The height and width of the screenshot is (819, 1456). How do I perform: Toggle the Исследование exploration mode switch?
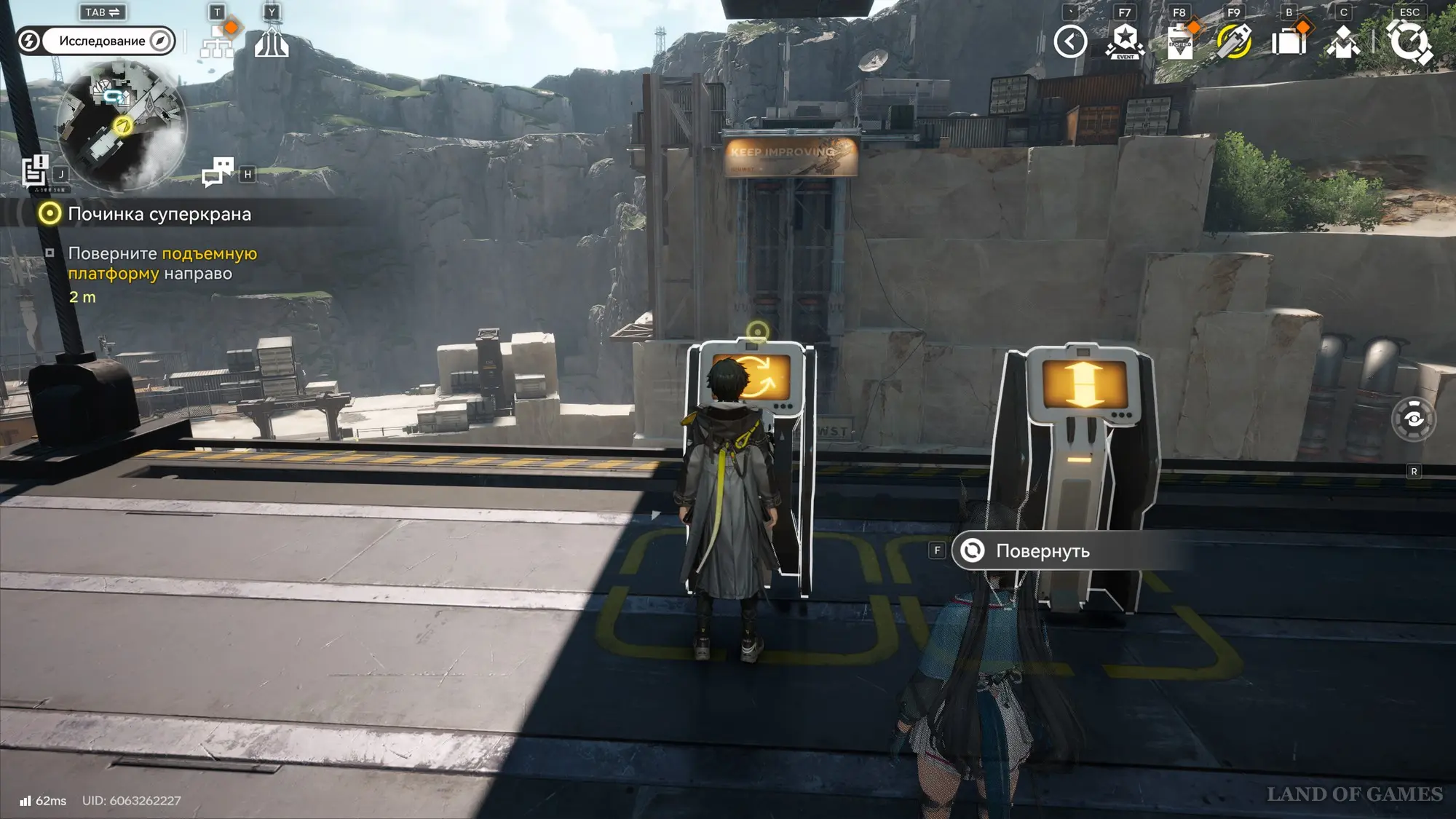96,41
